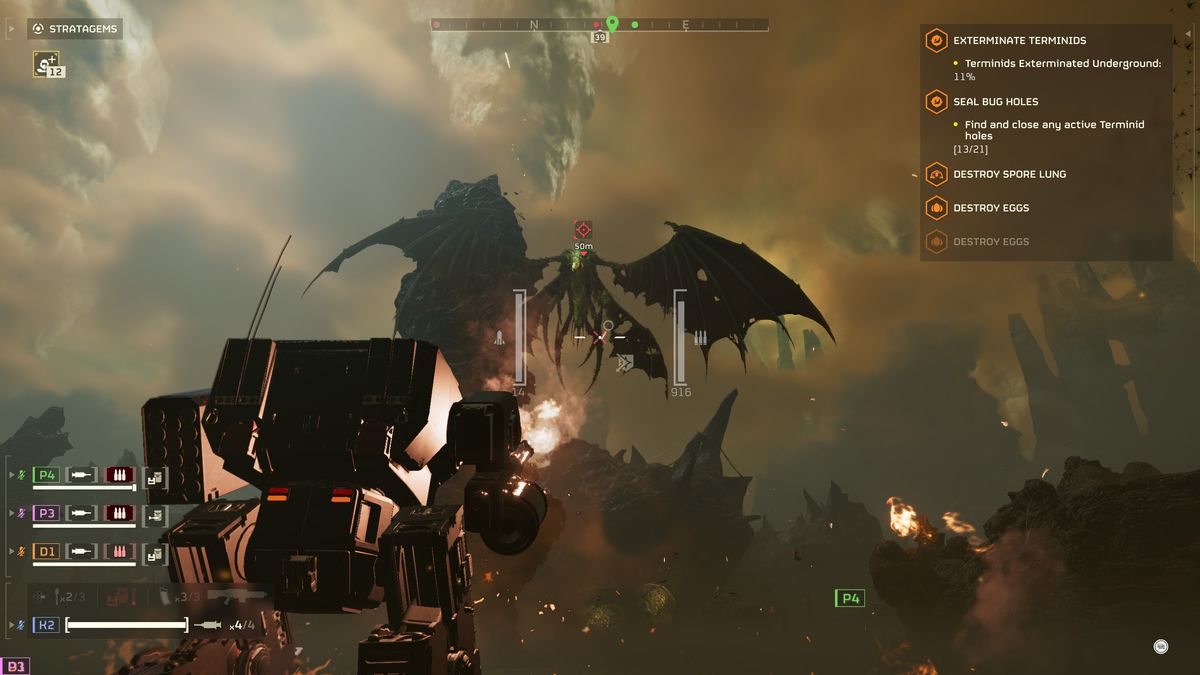This screenshot has width=1200, height=675.
Task: Click P4's ammo status icon
Action: 120,475
